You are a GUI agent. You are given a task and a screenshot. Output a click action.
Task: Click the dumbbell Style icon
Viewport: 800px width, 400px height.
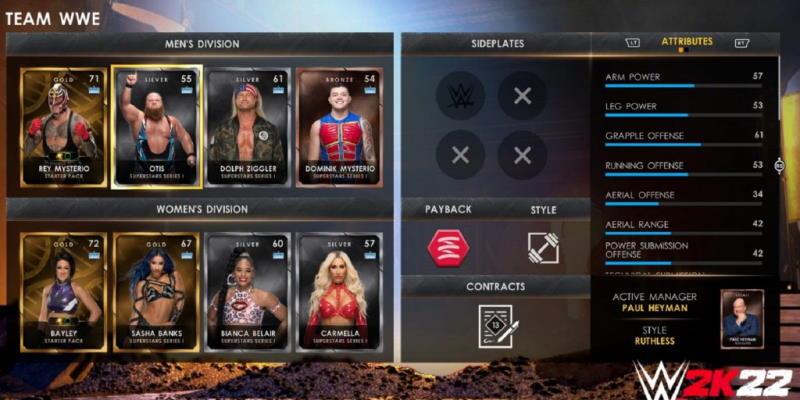[x=543, y=247]
